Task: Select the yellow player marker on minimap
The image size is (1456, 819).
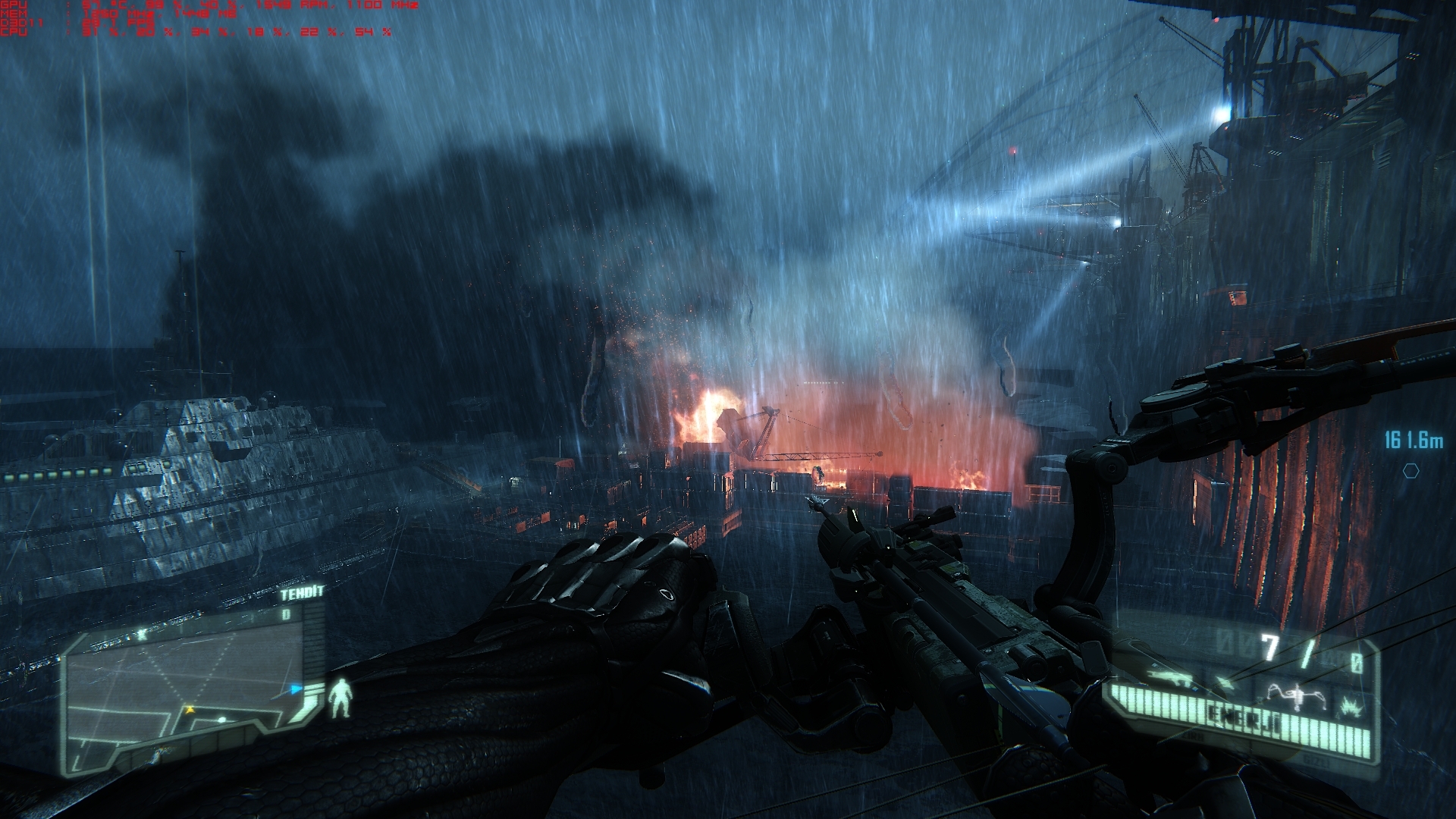Action: click(x=190, y=710)
